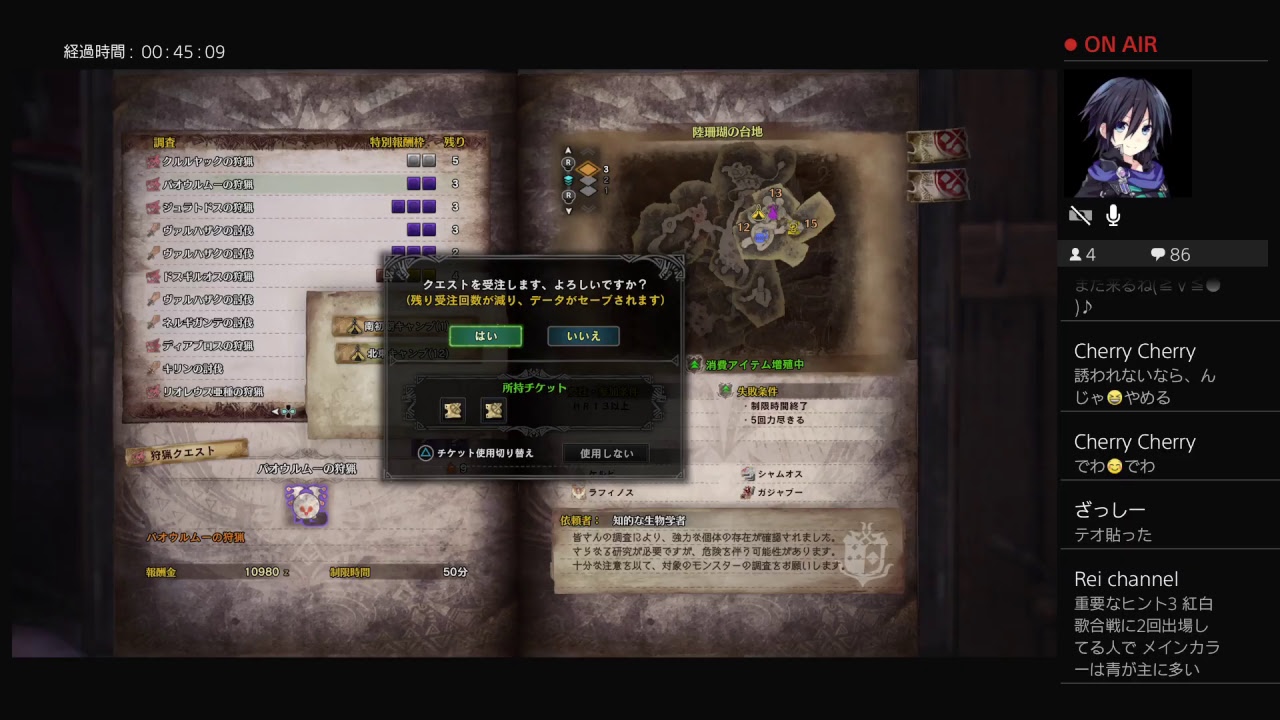Select the ヴァルハザクの討伐 quest entry
This screenshot has width=1280, height=720.
pyautogui.click(x=206, y=229)
